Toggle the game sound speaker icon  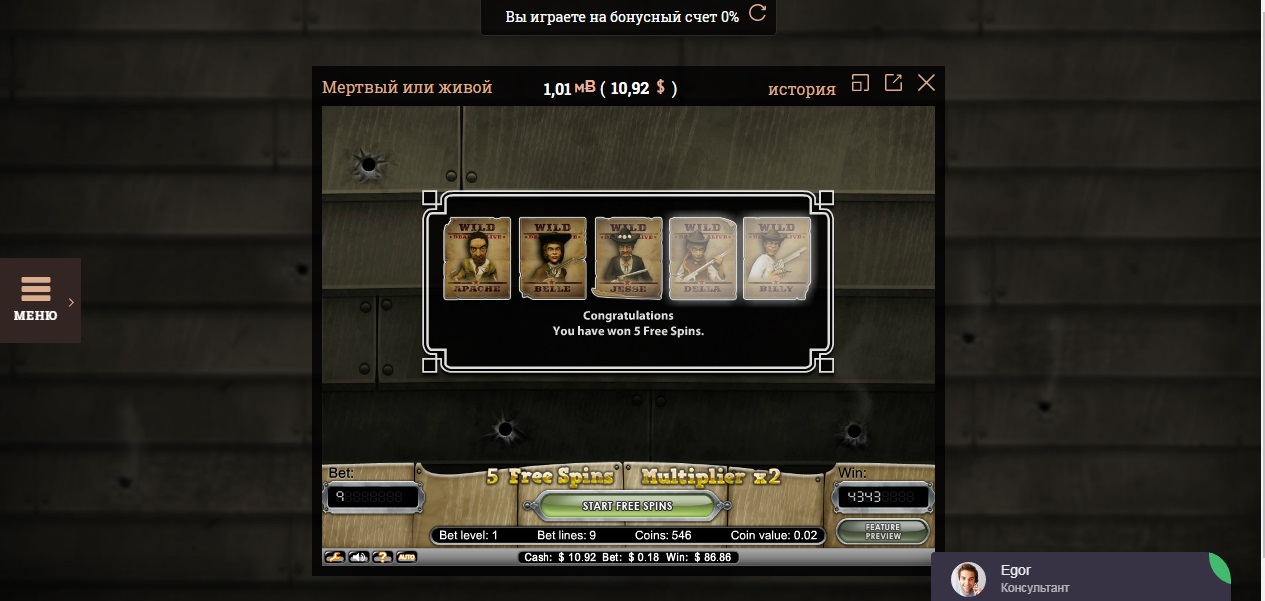[359, 557]
